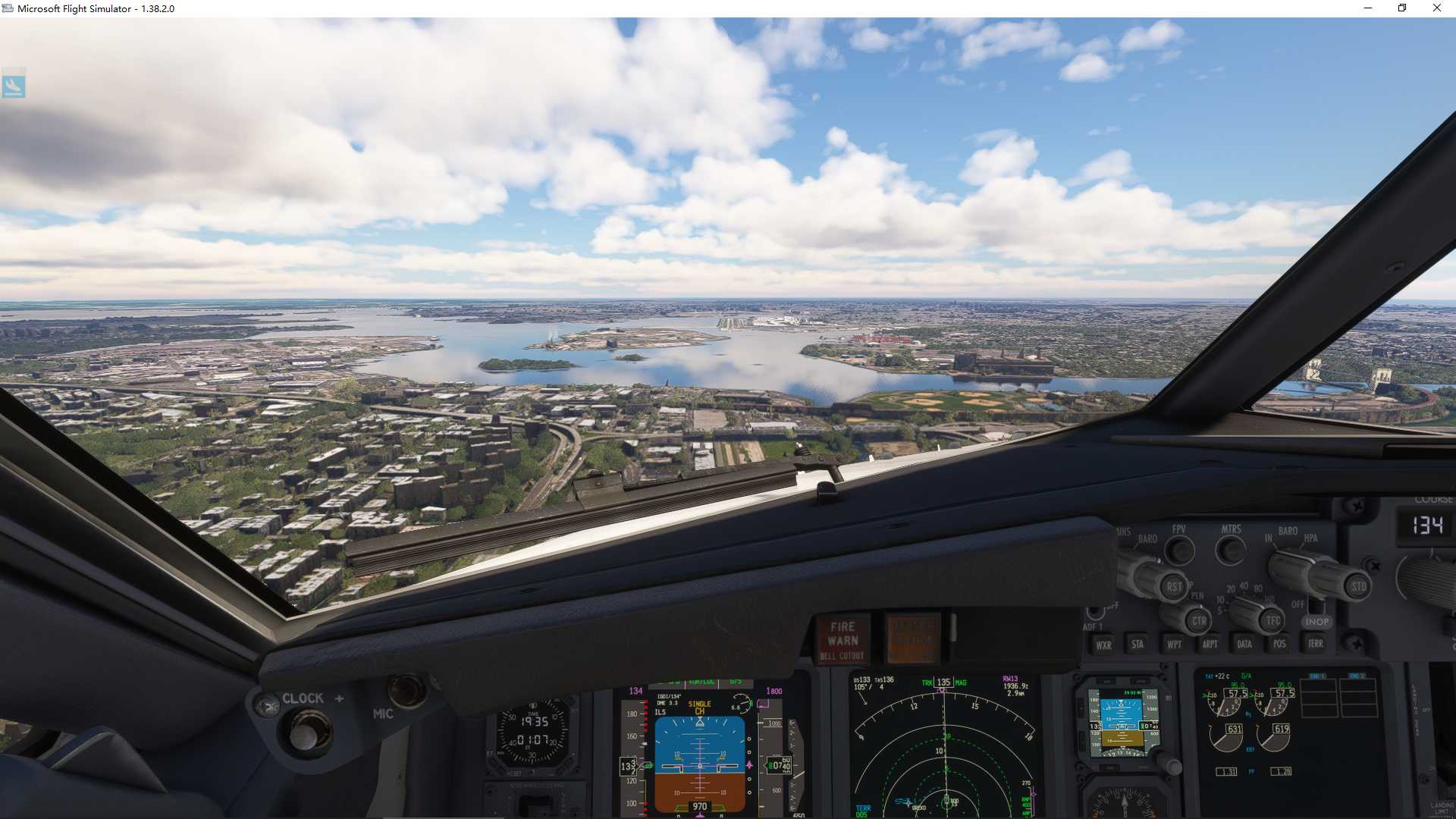The height and width of the screenshot is (819, 1456).
Task: Toggle the MTRS meters altitude button
Action: (x=1230, y=550)
